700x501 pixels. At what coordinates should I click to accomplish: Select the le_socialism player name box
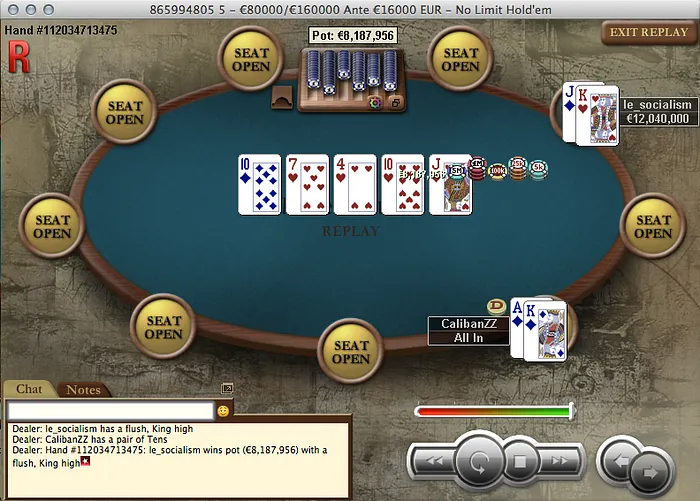click(657, 111)
